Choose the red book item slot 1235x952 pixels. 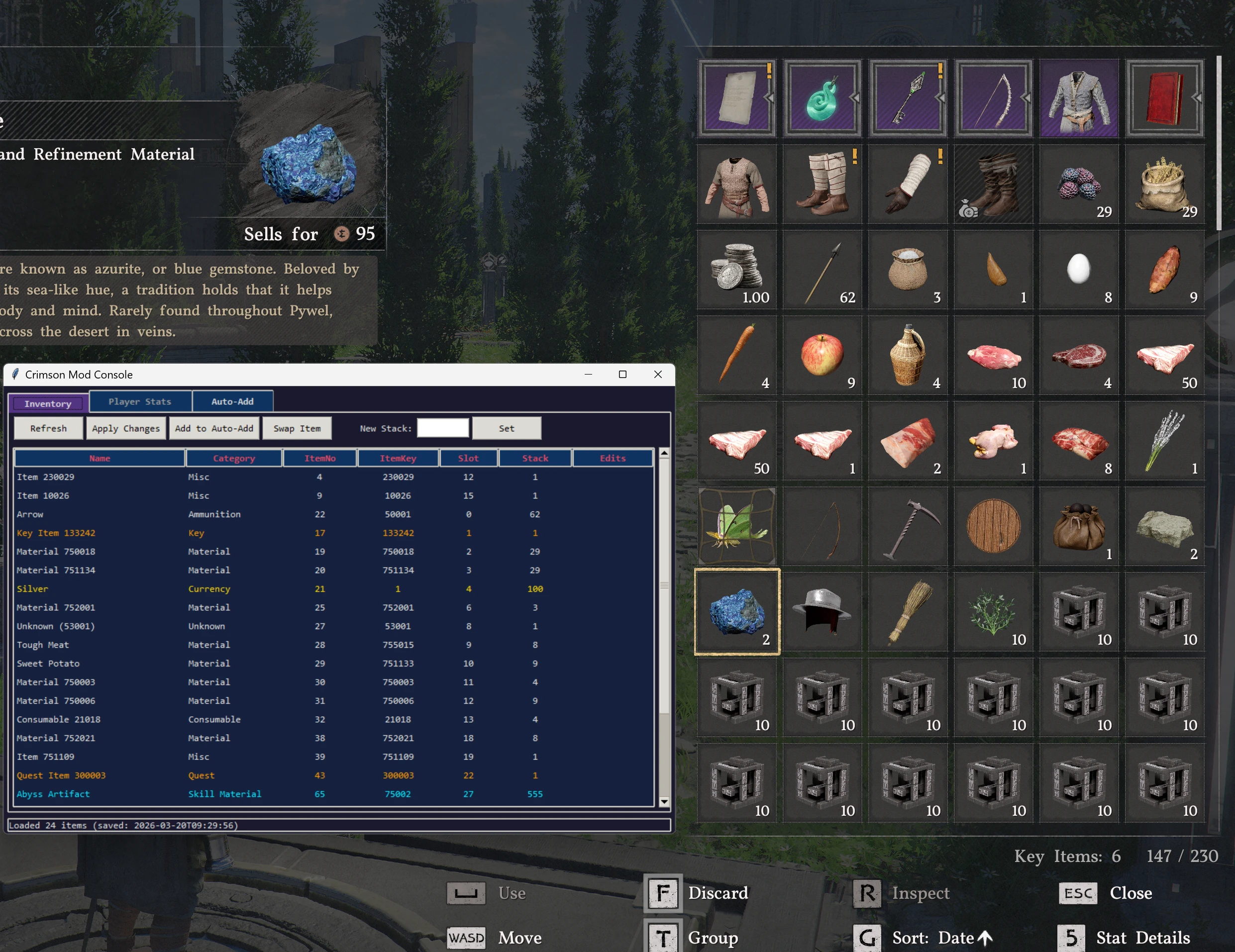pos(1164,98)
